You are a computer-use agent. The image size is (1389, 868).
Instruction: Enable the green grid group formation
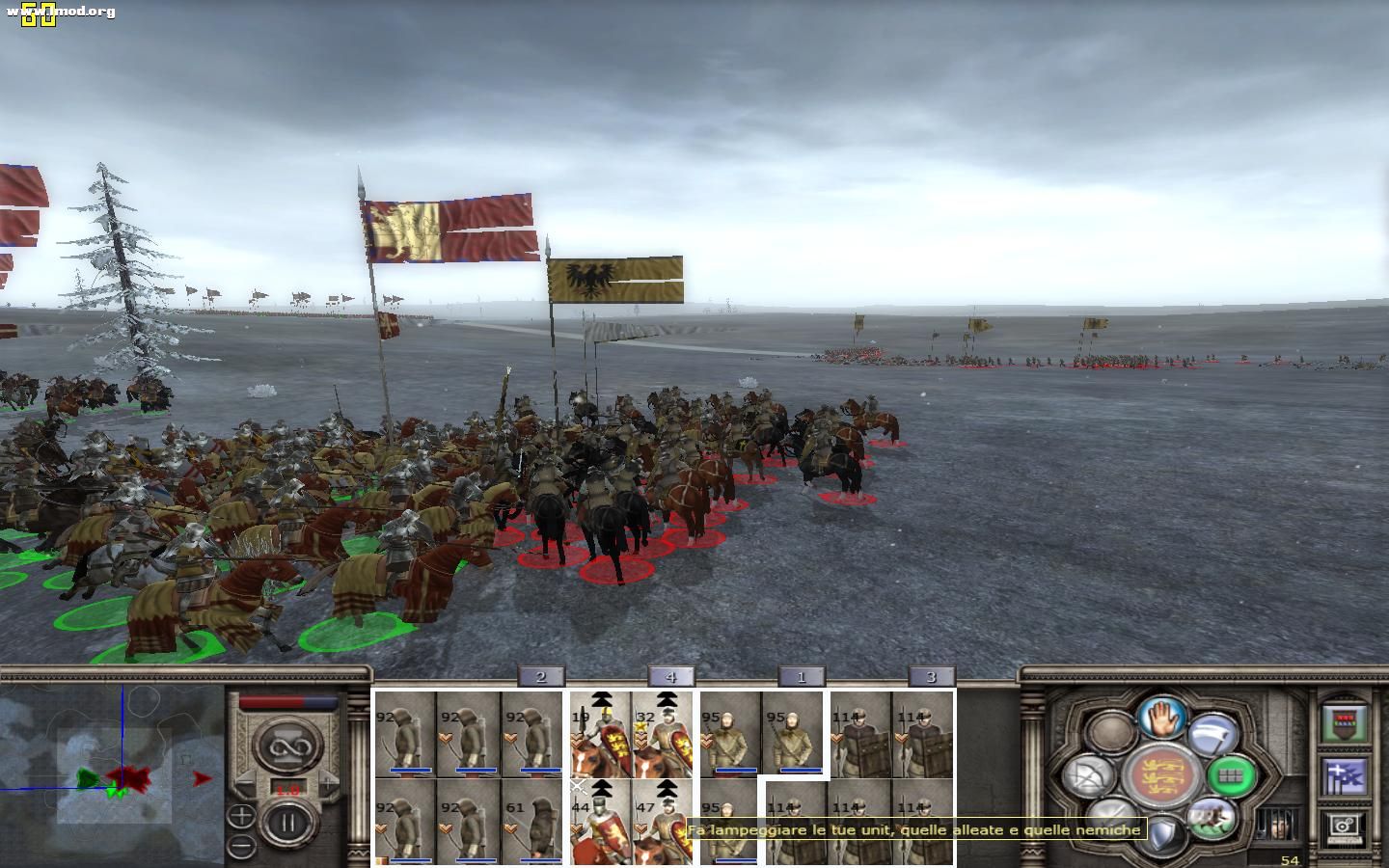pos(1229,777)
